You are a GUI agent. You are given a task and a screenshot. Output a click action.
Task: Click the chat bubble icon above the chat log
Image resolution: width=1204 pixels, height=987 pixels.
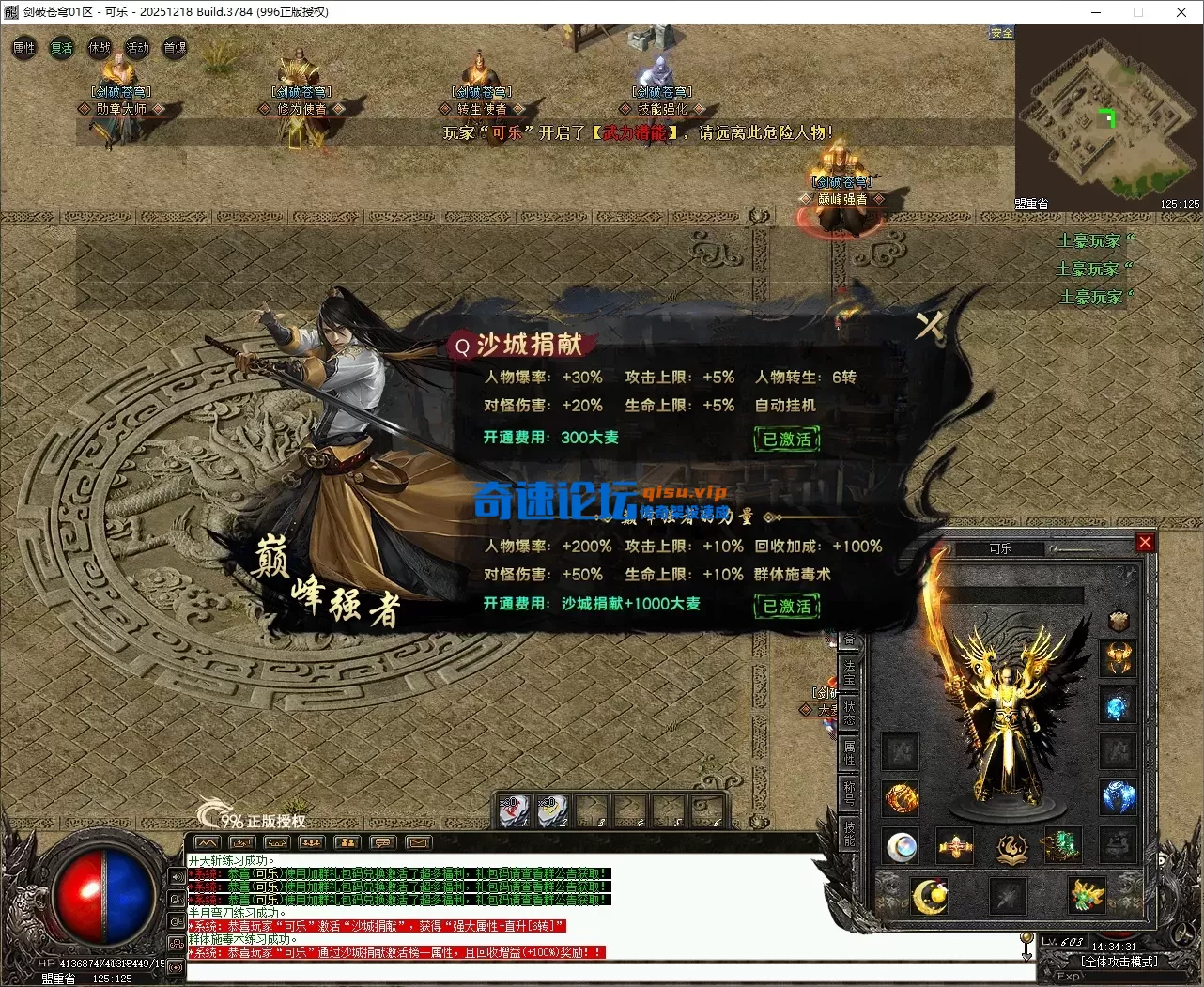tap(382, 842)
